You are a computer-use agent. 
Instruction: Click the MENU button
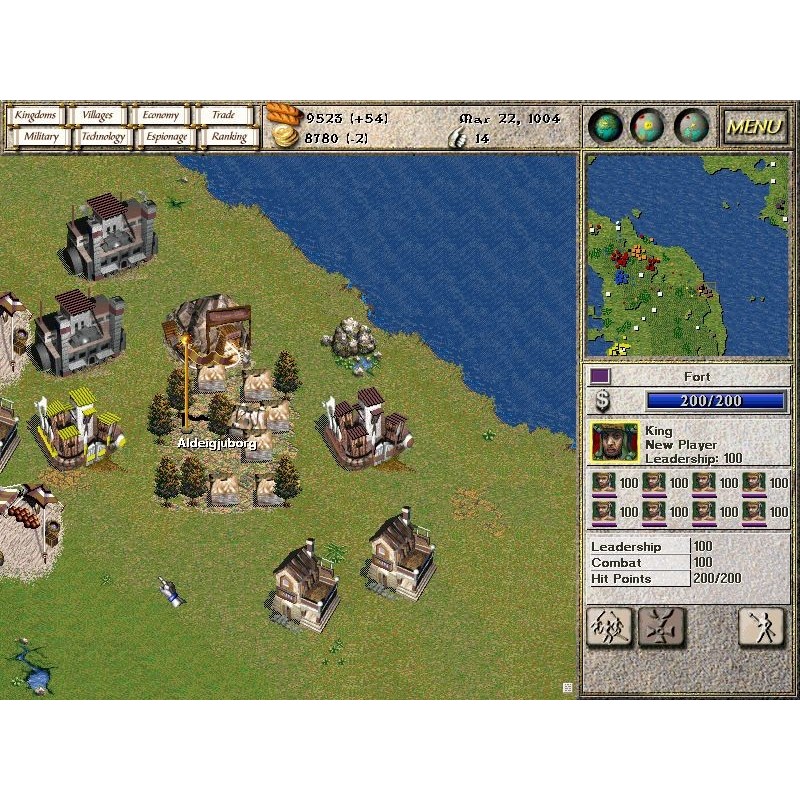point(754,127)
